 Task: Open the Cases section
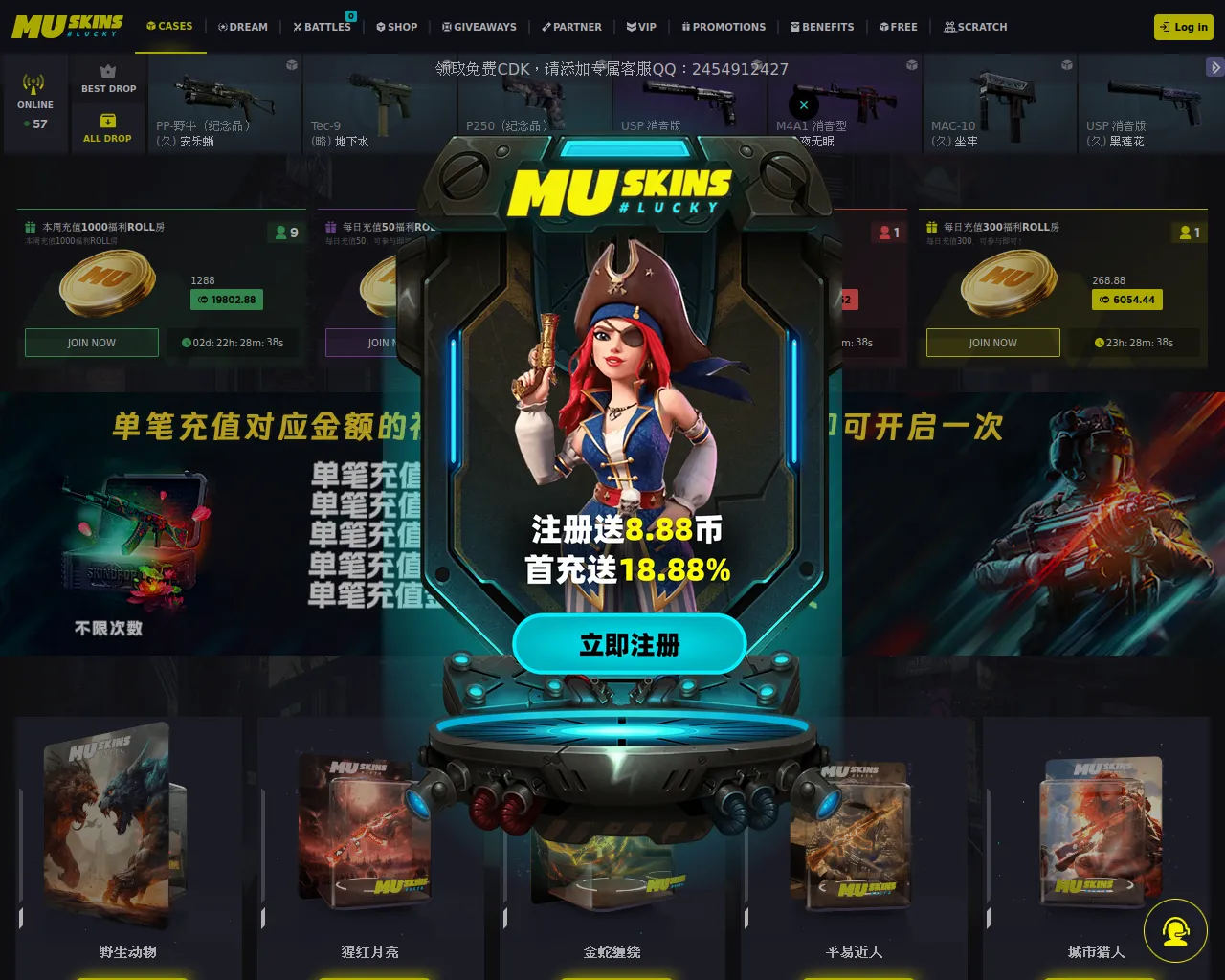click(169, 26)
